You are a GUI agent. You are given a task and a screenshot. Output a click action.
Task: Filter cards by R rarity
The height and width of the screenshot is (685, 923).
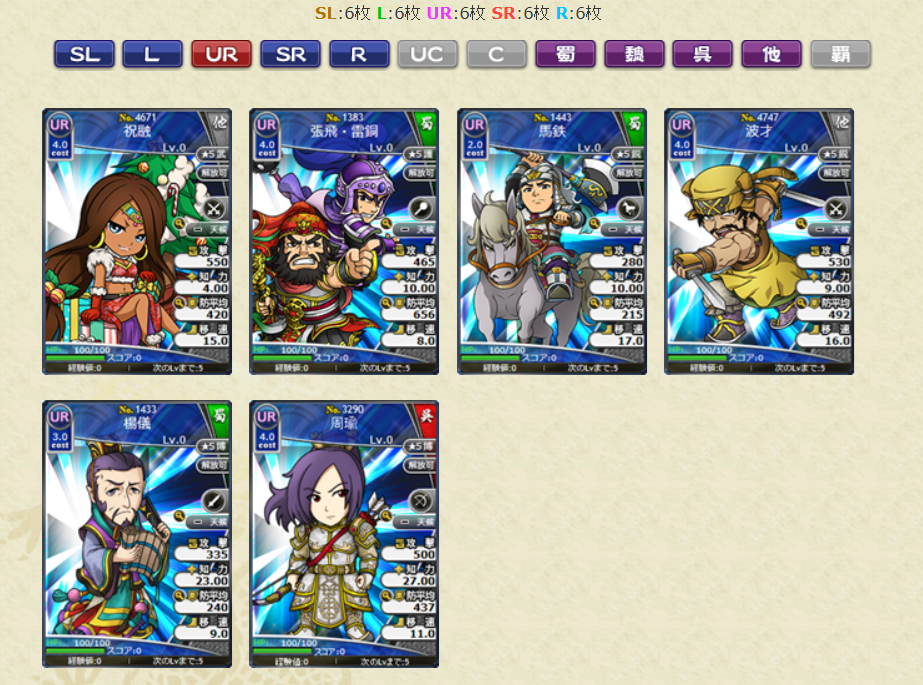(x=359, y=54)
